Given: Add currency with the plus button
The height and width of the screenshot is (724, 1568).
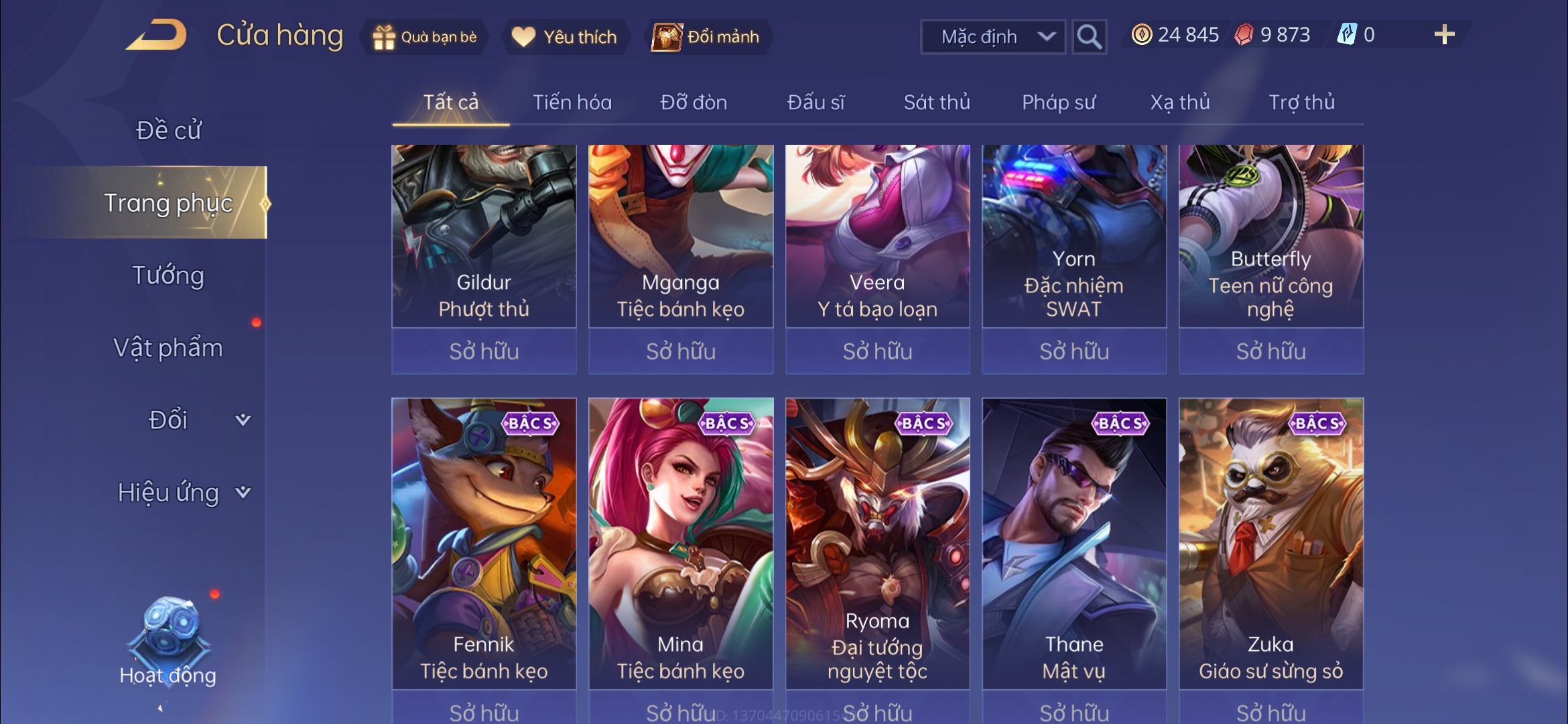Looking at the screenshot, I should point(1444,35).
